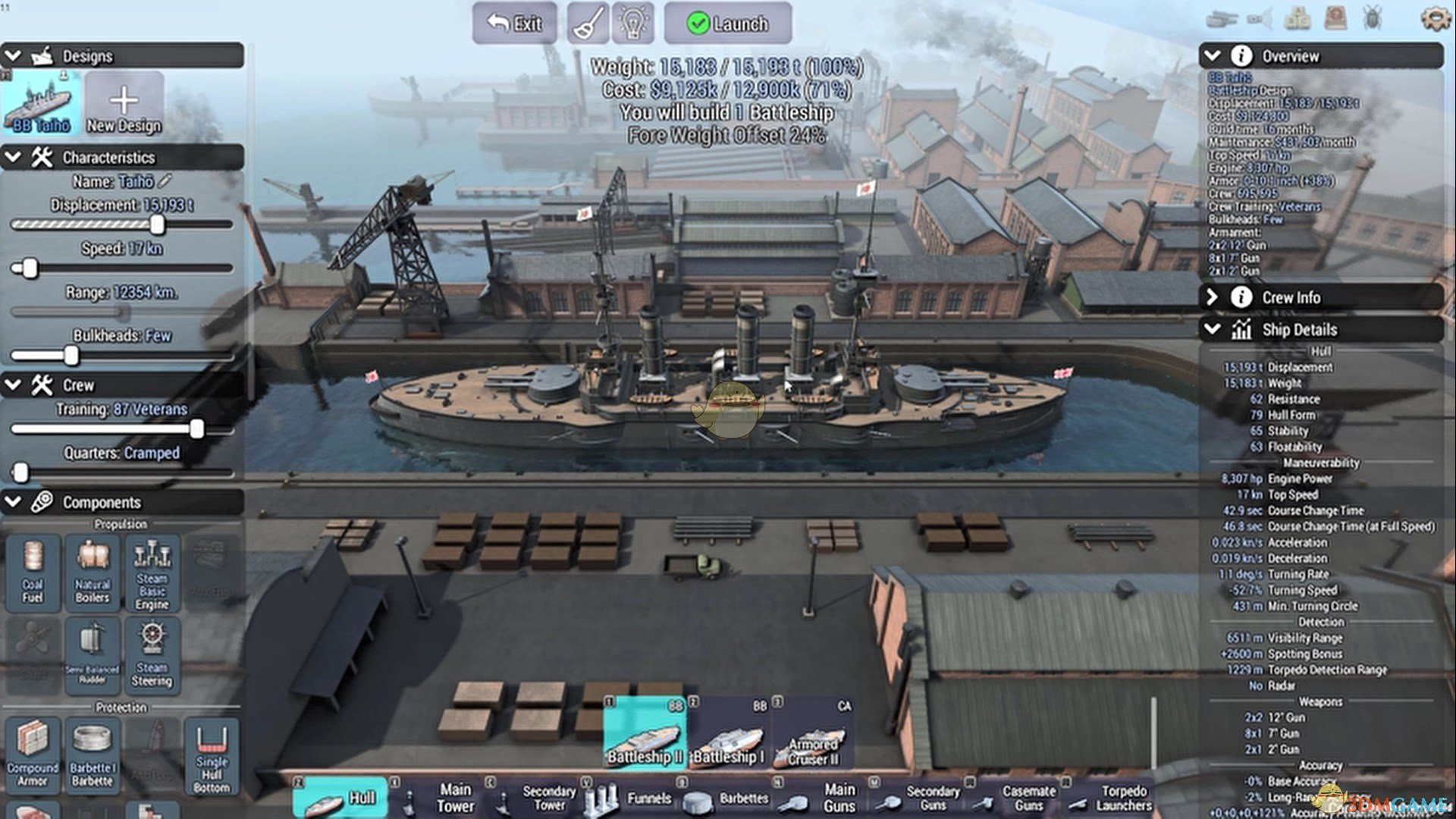Pick the Steam Steering component

pos(152,654)
